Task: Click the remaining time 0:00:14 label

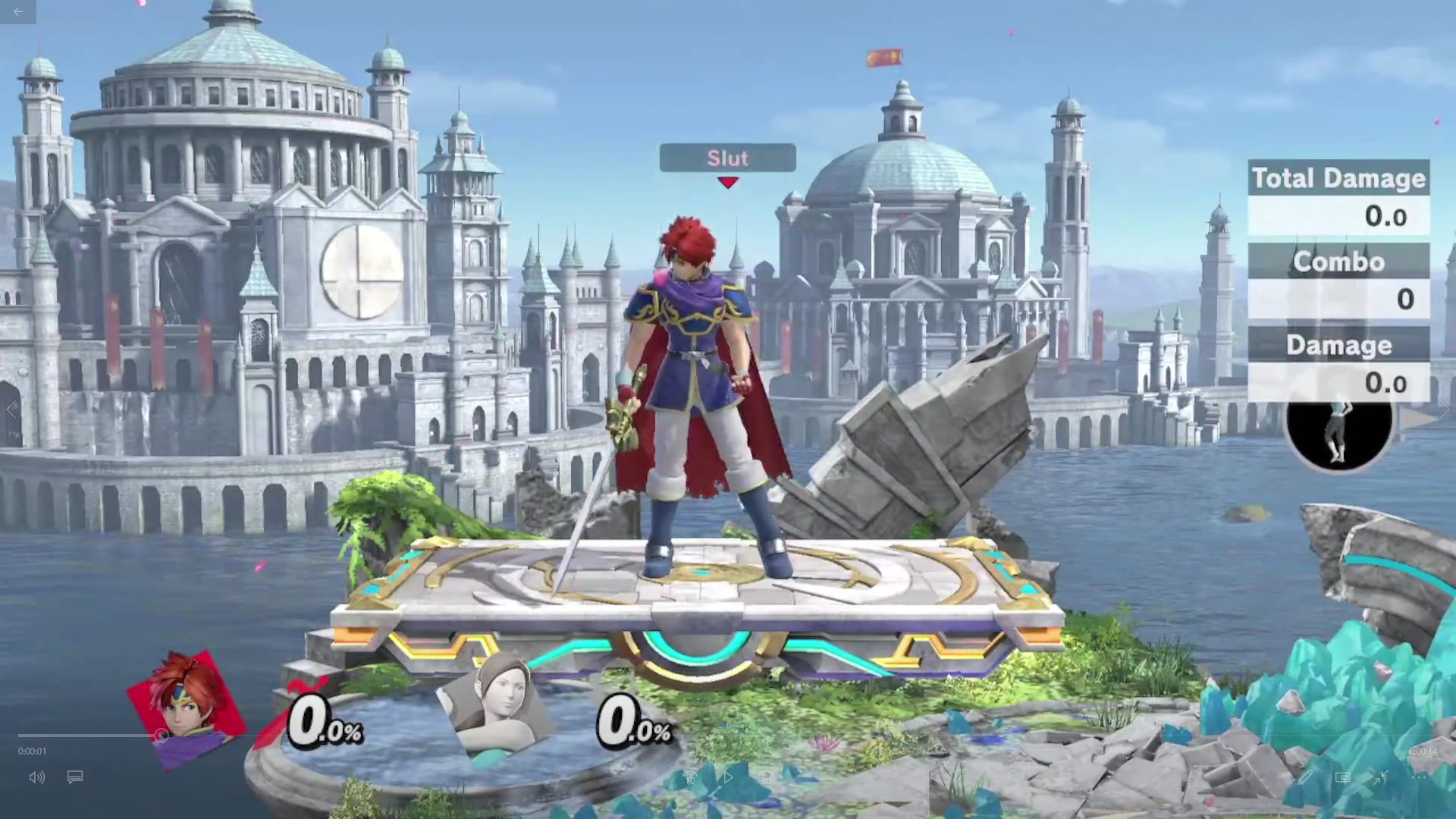Action: [x=1422, y=752]
